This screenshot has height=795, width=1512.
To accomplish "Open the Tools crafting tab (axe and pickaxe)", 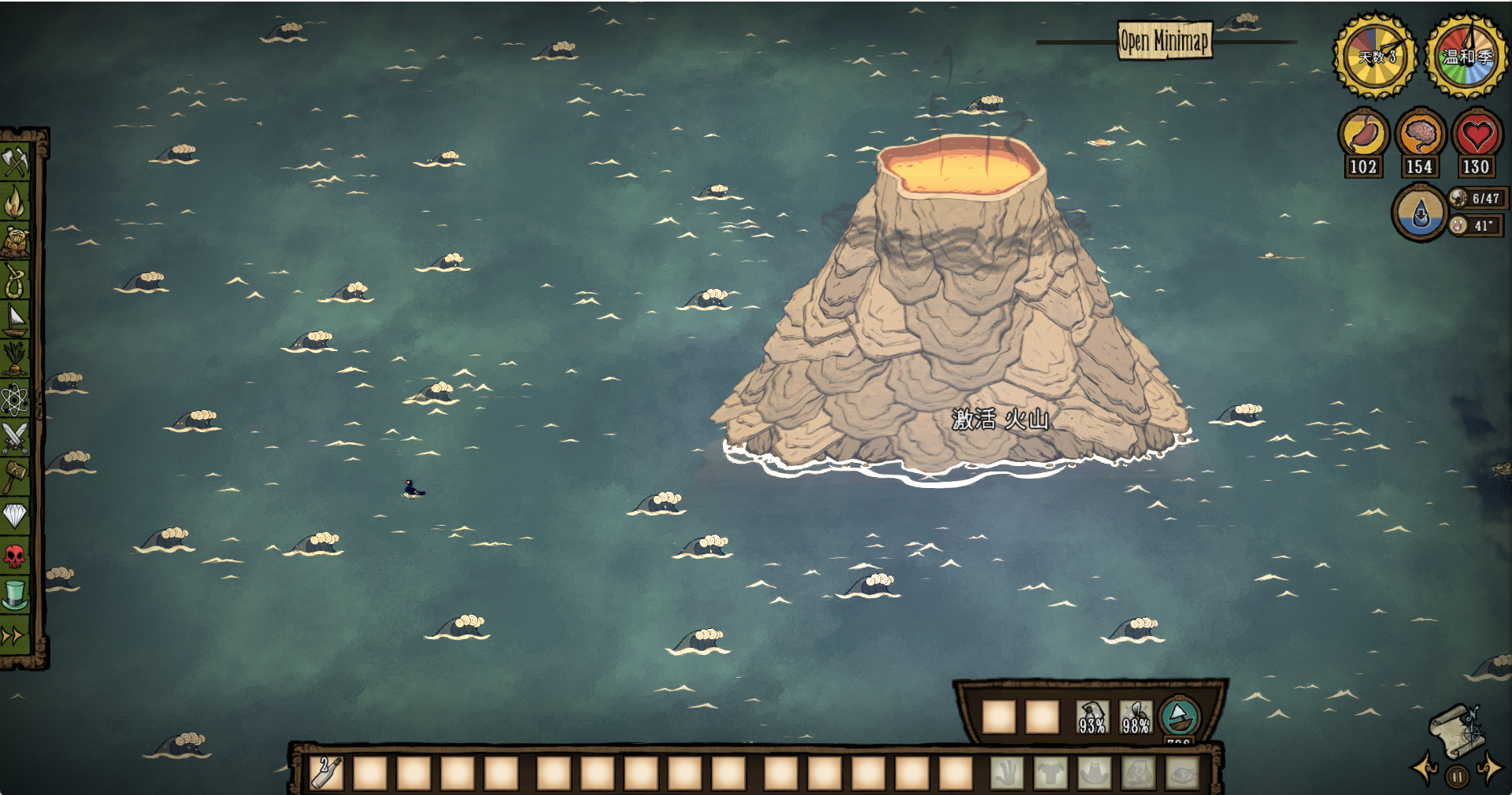I will (x=15, y=162).
